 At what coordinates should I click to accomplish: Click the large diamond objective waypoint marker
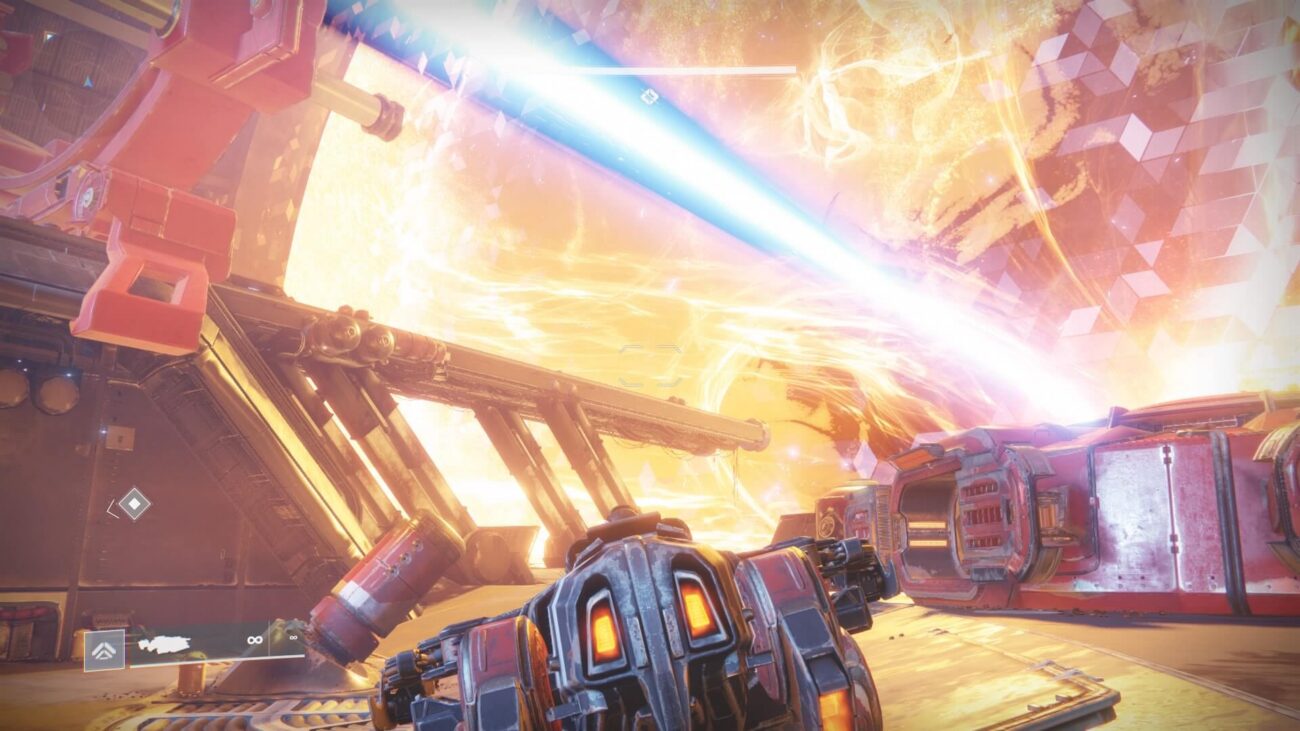133,503
